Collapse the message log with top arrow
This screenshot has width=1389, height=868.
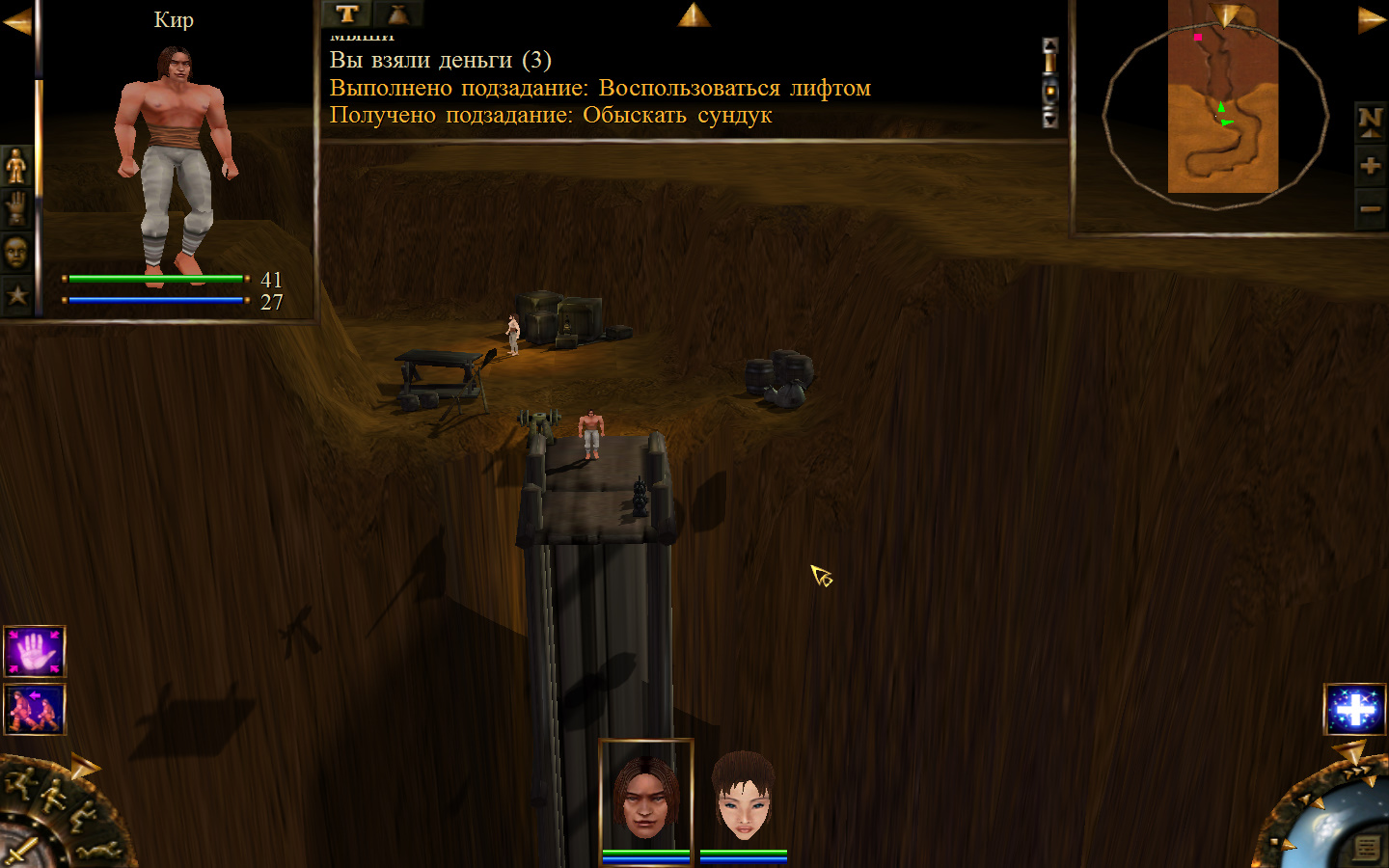(x=694, y=14)
